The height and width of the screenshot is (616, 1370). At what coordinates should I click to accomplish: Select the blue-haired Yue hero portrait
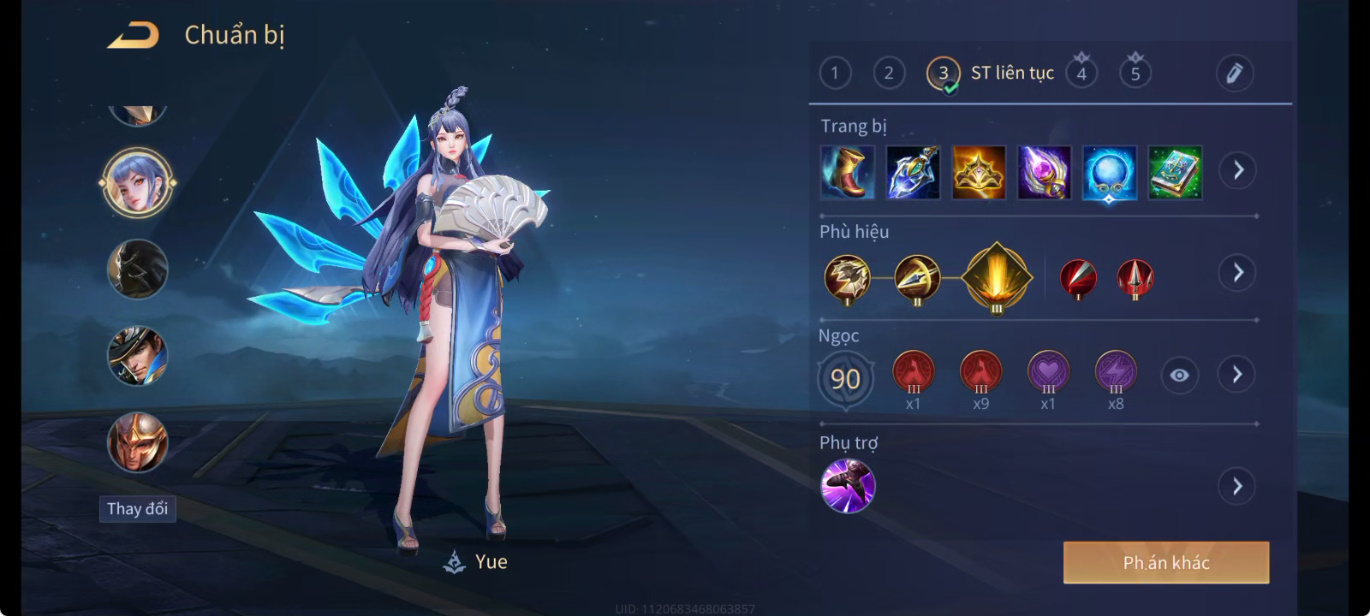pos(138,182)
